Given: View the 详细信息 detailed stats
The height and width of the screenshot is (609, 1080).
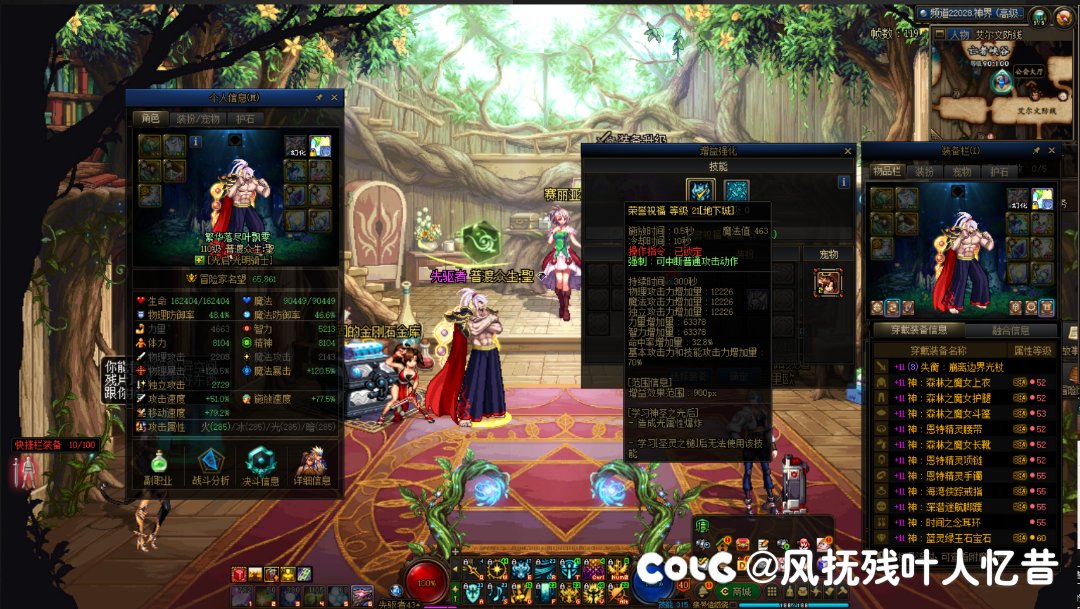Looking at the screenshot, I should click(x=312, y=467).
